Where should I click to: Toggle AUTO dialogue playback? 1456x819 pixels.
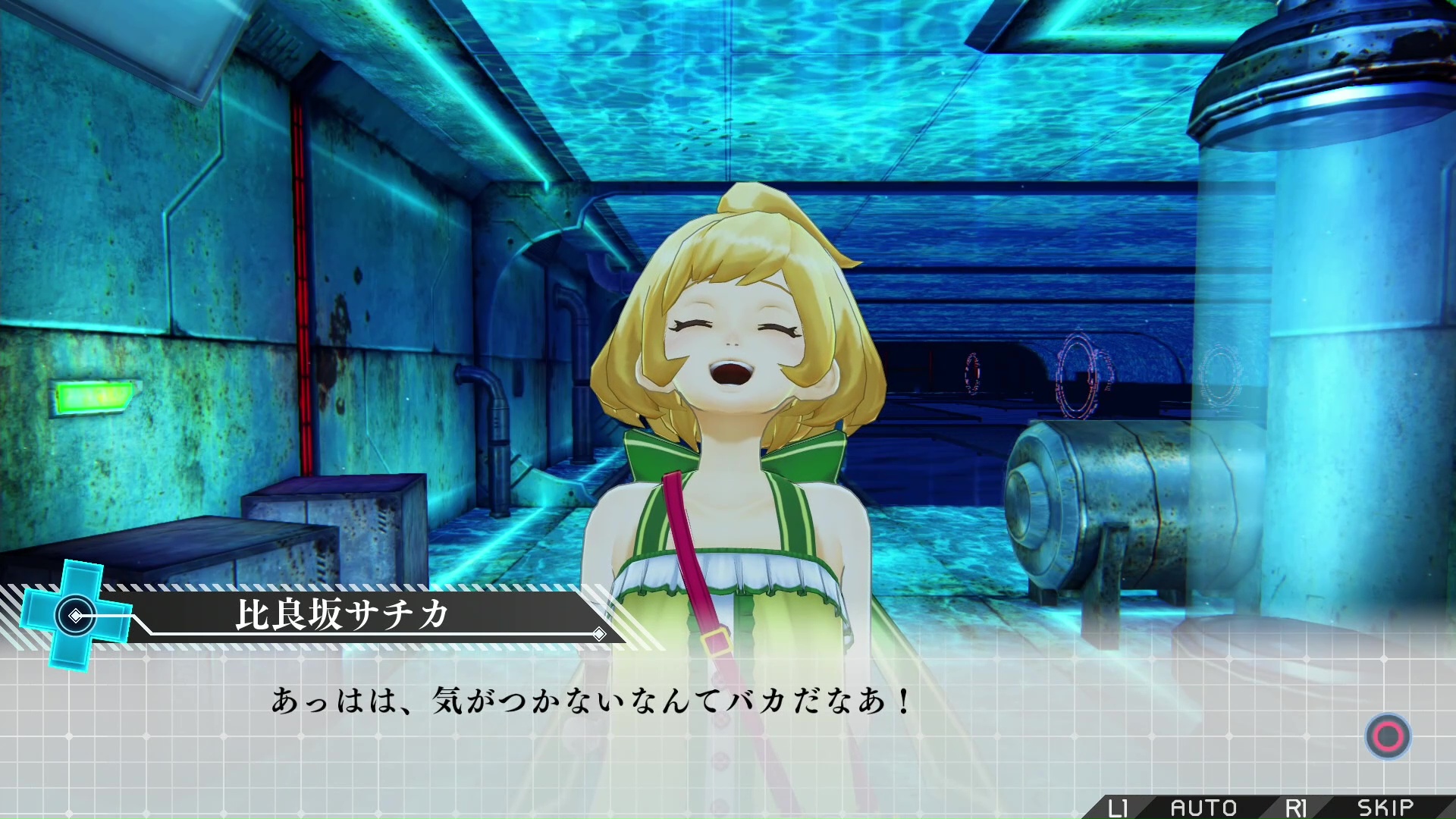pos(1203,808)
